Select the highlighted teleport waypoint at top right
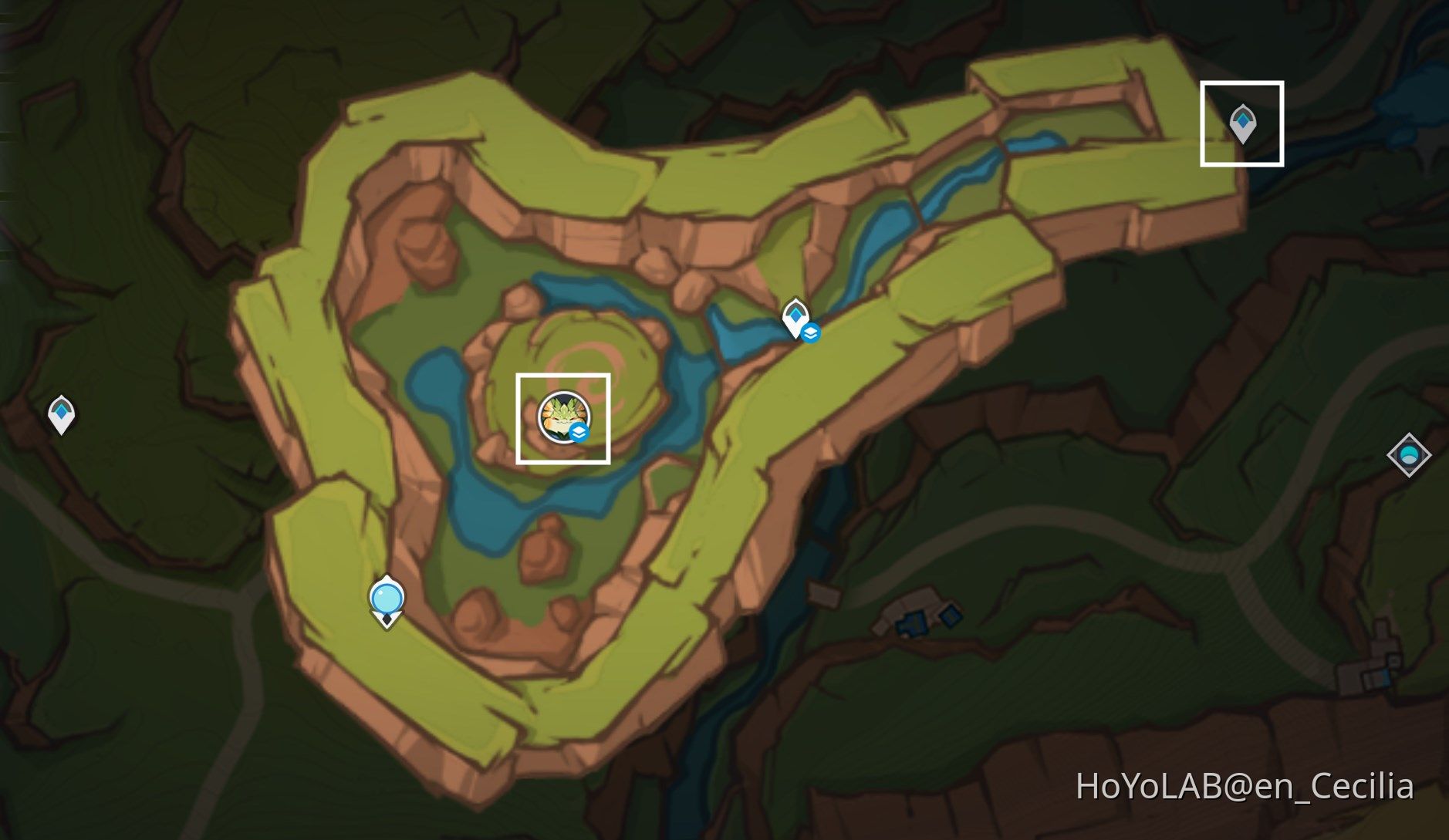This screenshot has height=840, width=1449. tap(1243, 120)
